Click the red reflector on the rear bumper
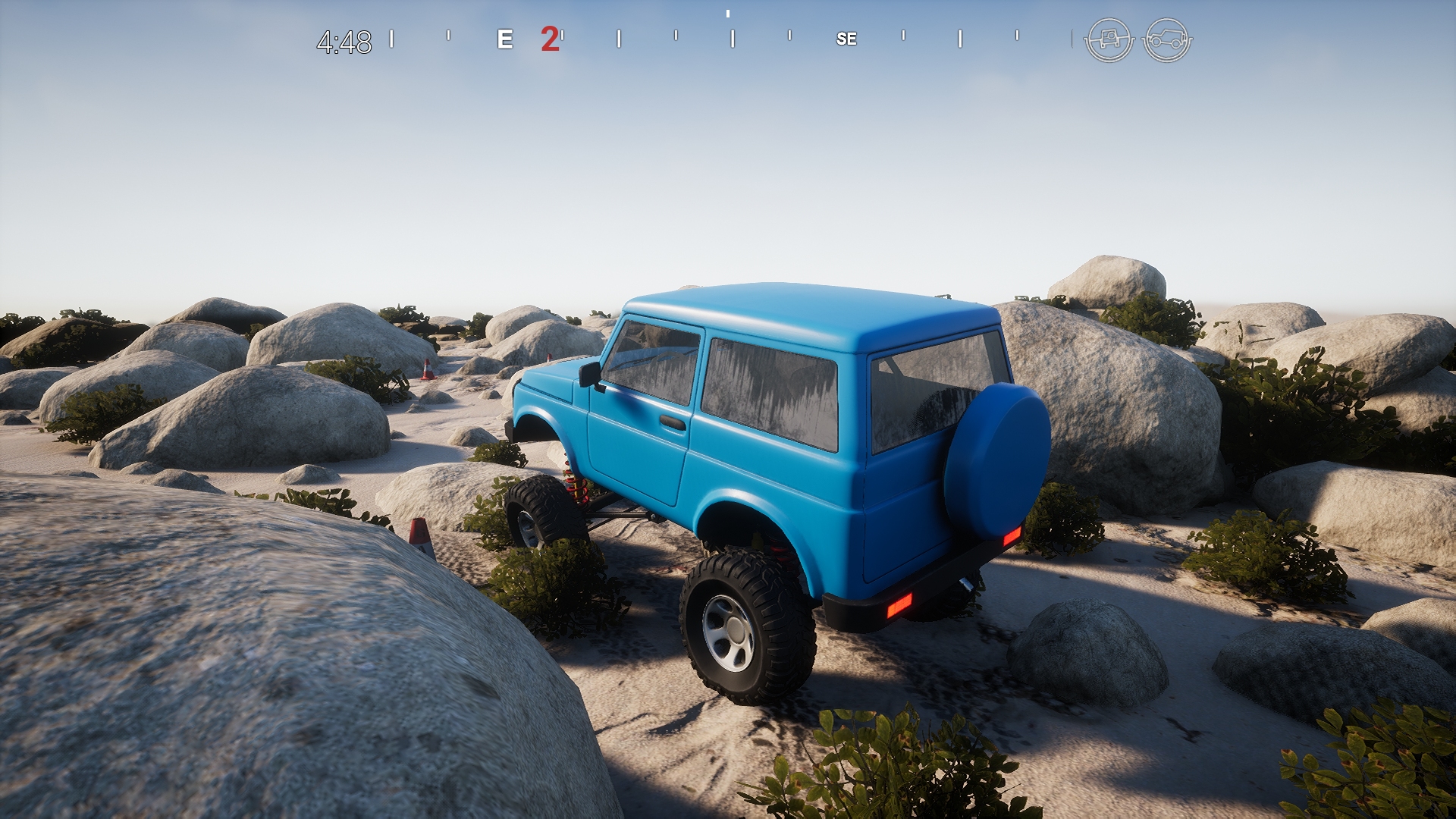 899,604
